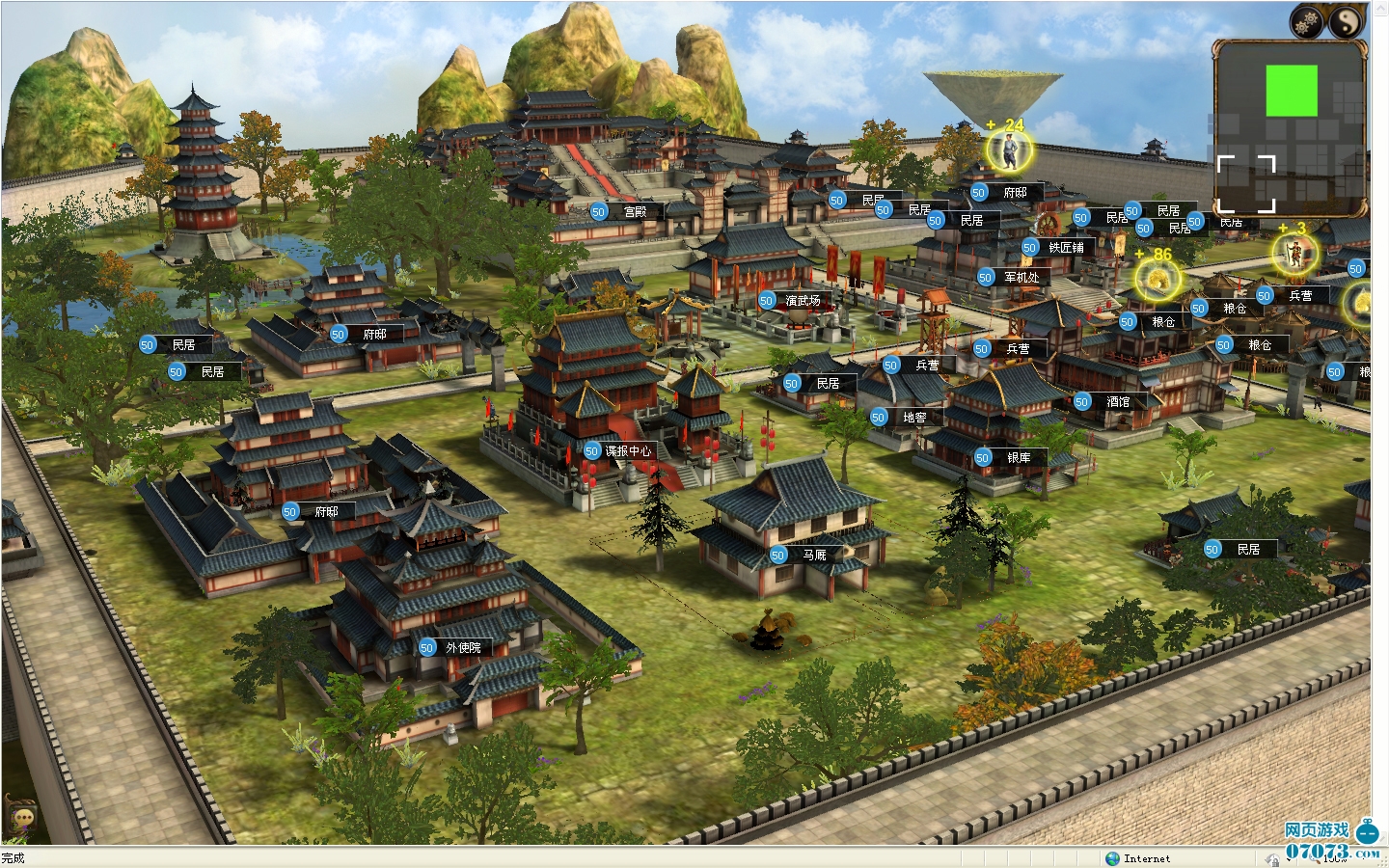
Task: Select the 谍报中心 building label
Action: click(627, 451)
